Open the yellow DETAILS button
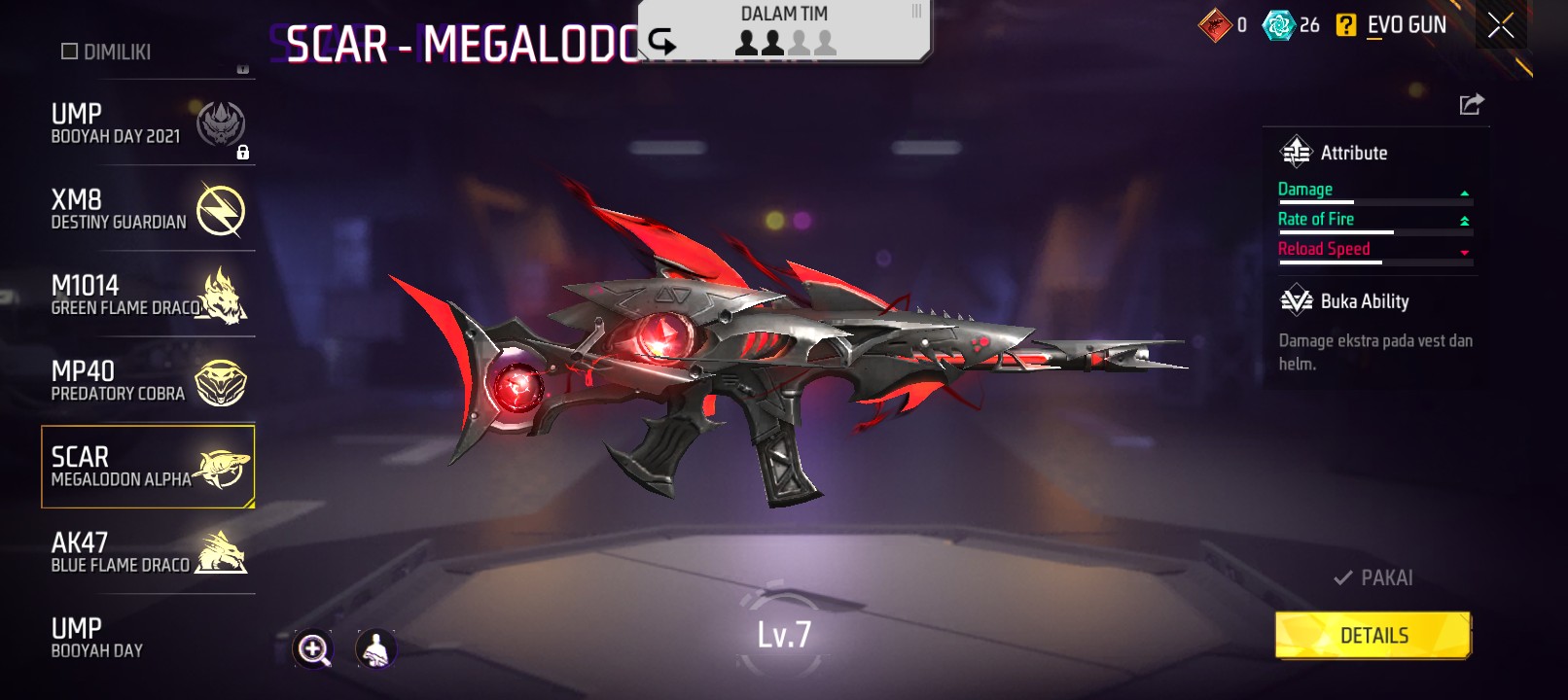The width and height of the screenshot is (1568, 700). tap(1372, 636)
